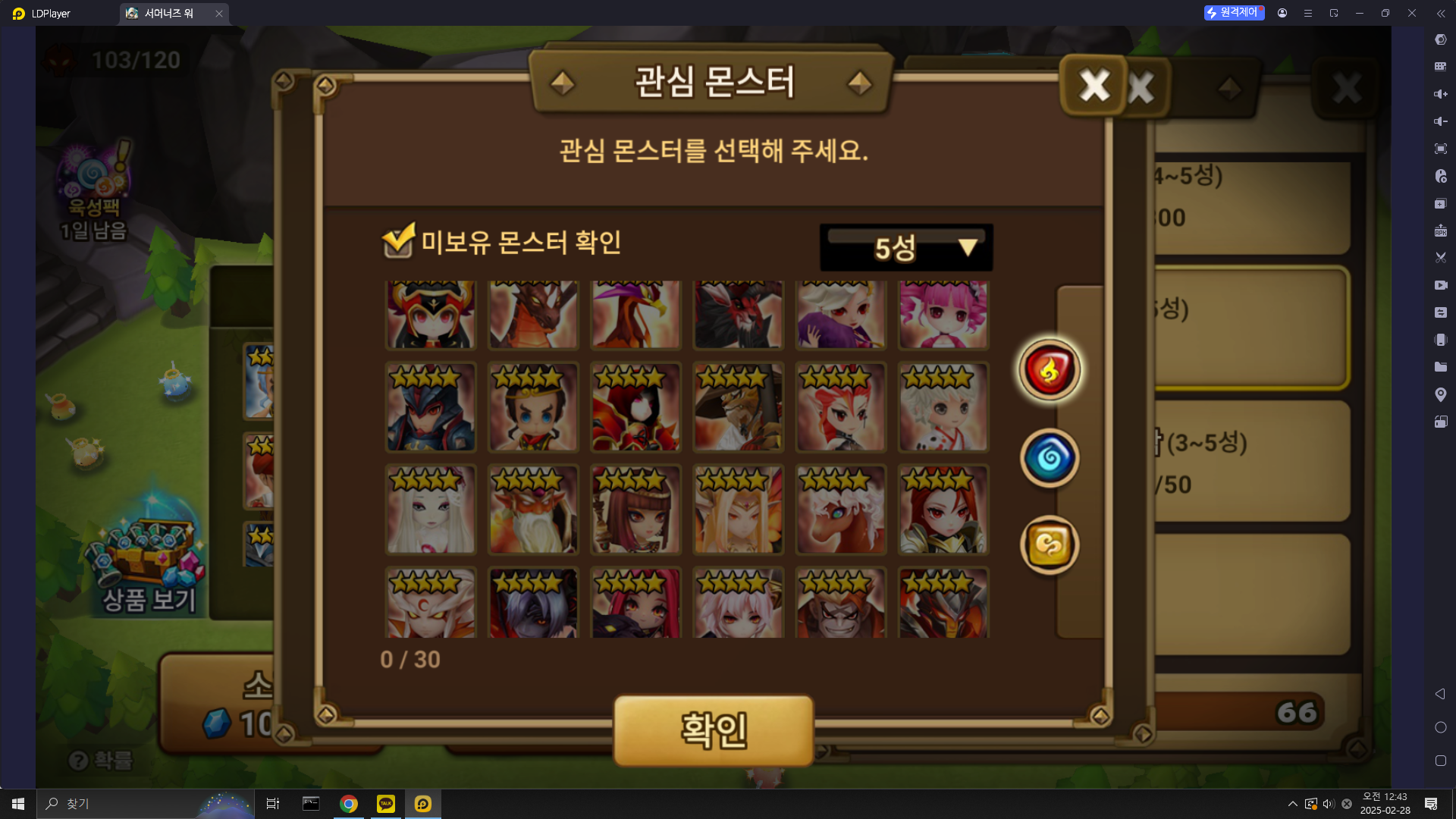
Task: Select the wind element filter
Action: coord(1049,545)
